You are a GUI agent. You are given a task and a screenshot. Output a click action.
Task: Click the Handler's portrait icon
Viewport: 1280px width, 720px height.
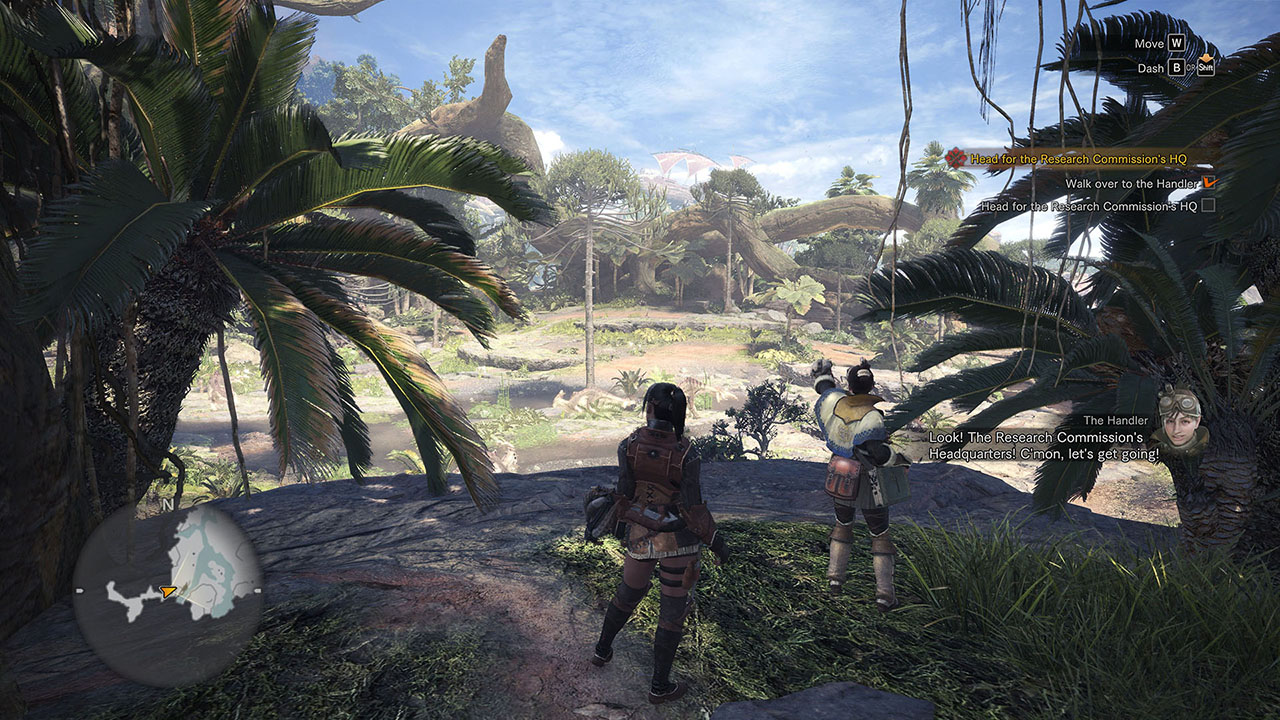tap(1180, 420)
